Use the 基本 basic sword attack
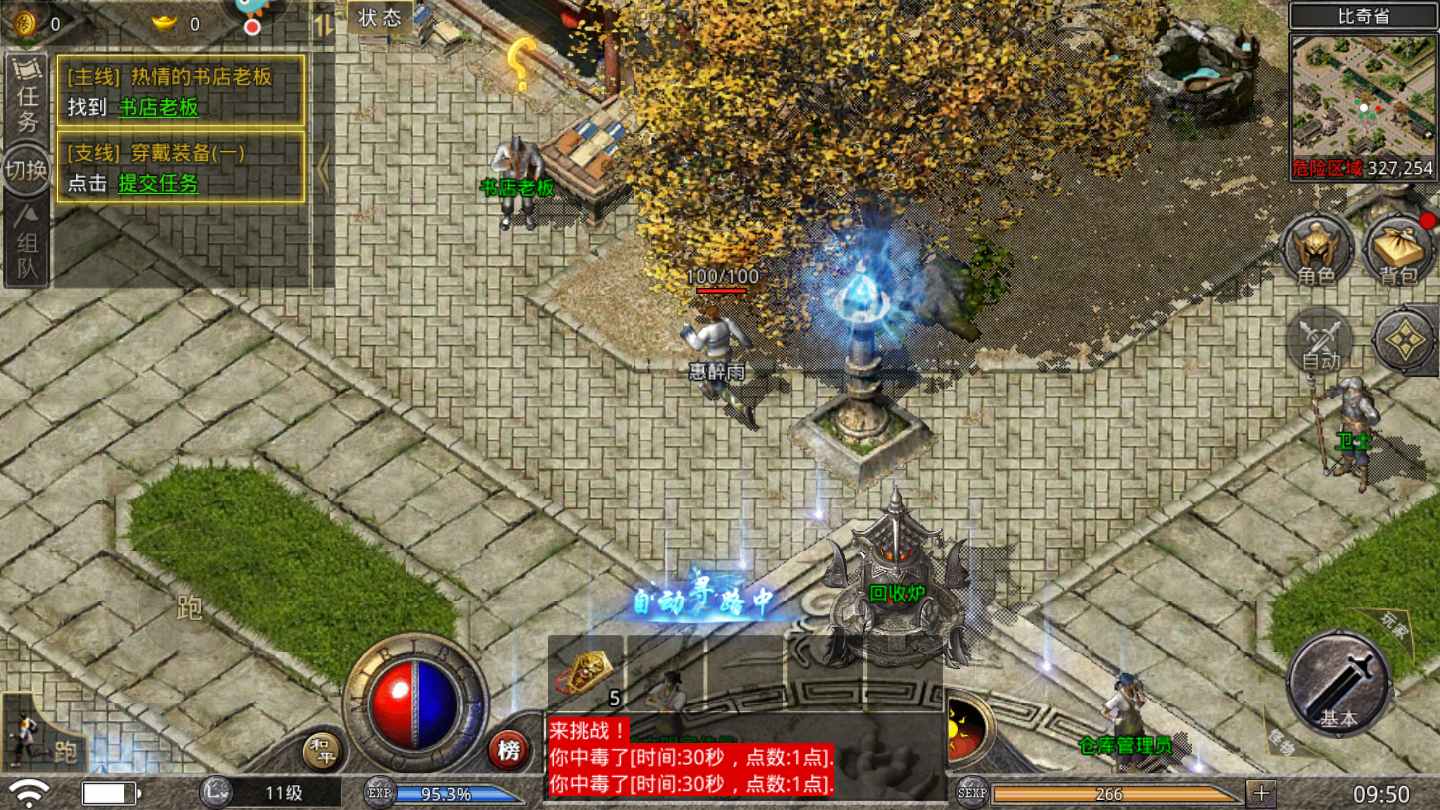1440x810 pixels. (x=1338, y=684)
